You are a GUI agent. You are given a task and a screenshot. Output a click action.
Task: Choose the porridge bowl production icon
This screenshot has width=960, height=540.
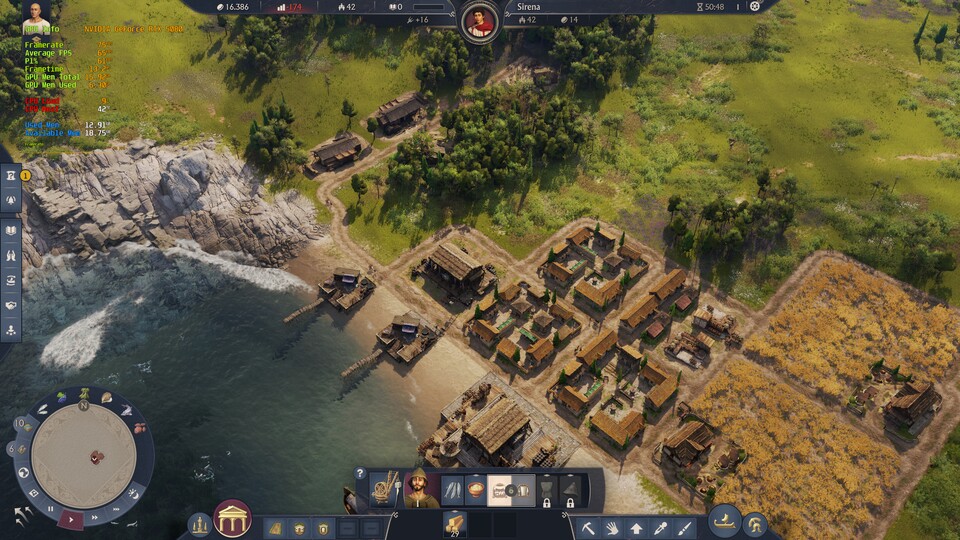pos(476,490)
